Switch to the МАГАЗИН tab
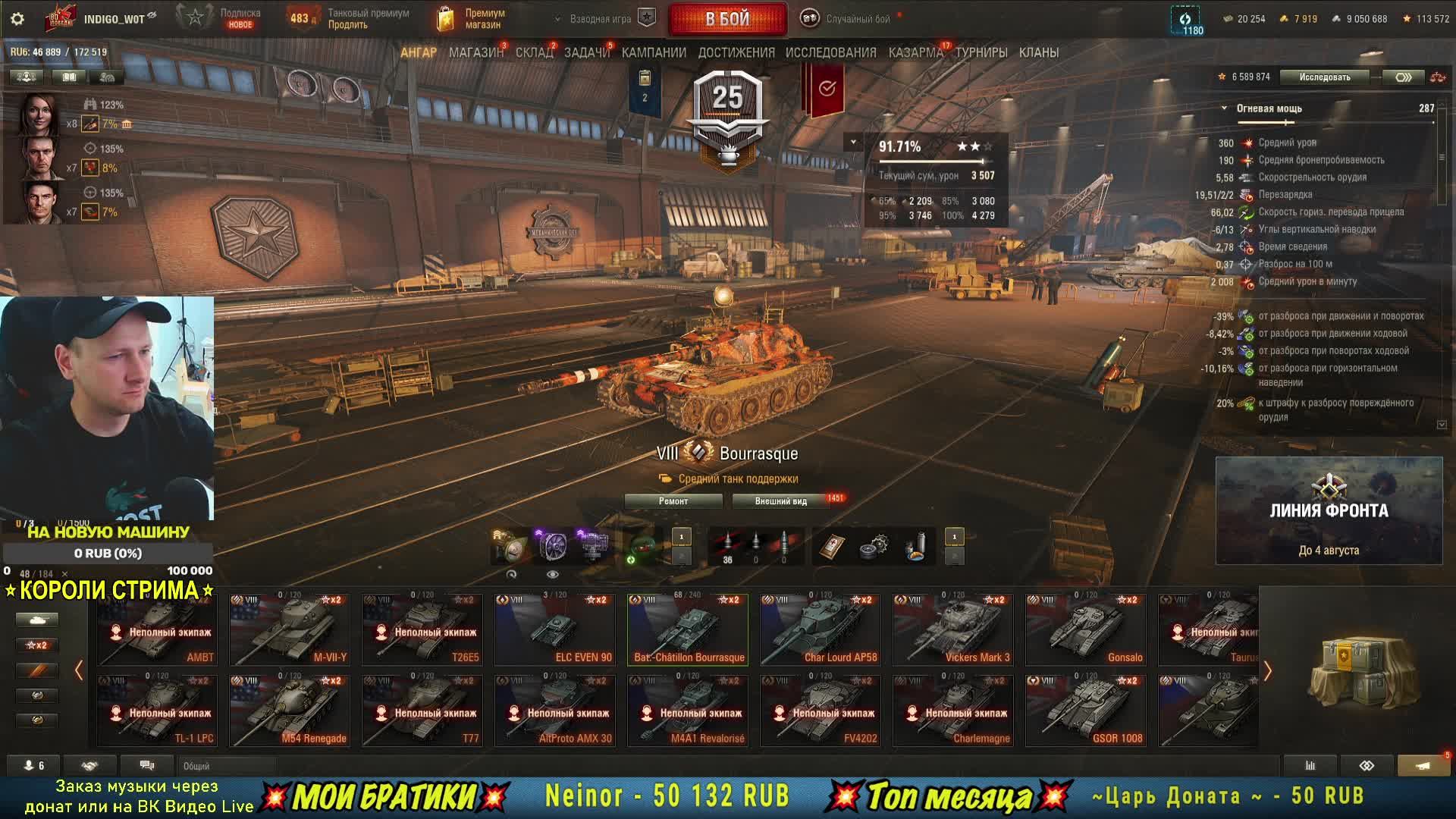1456x819 pixels. [475, 52]
